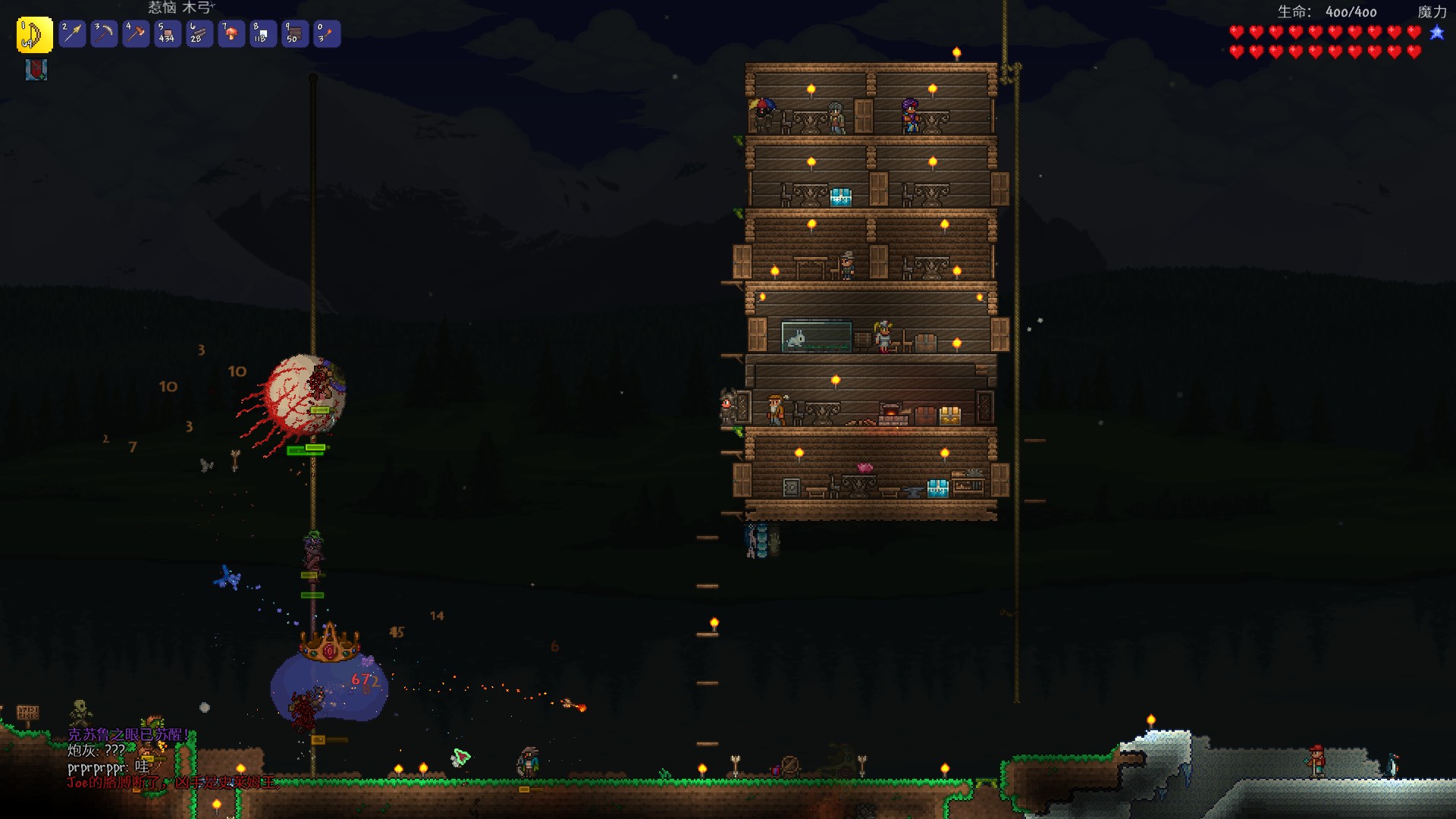Equip the pickaxe from the hotbar
1456x819 pixels.
coord(104,34)
